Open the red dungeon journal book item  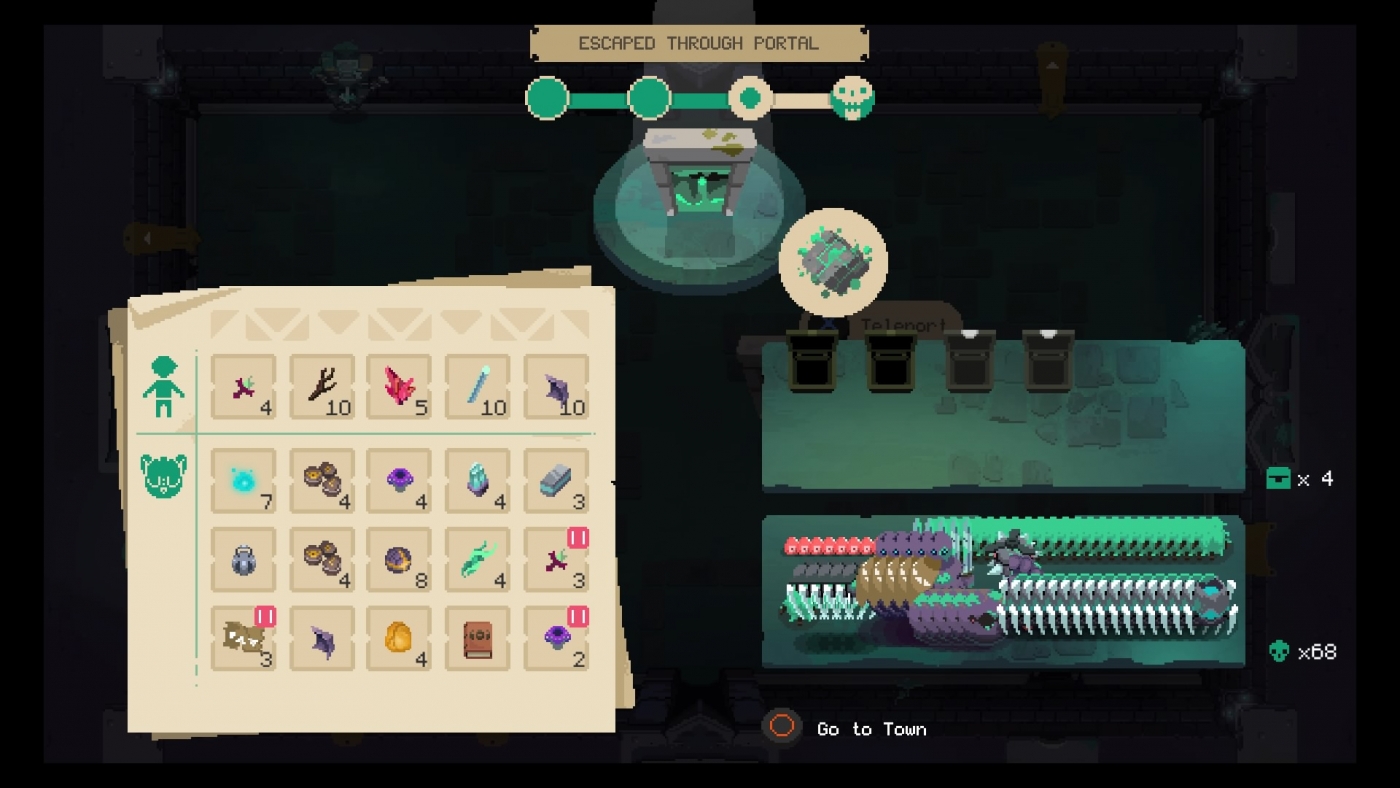[477, 640]
